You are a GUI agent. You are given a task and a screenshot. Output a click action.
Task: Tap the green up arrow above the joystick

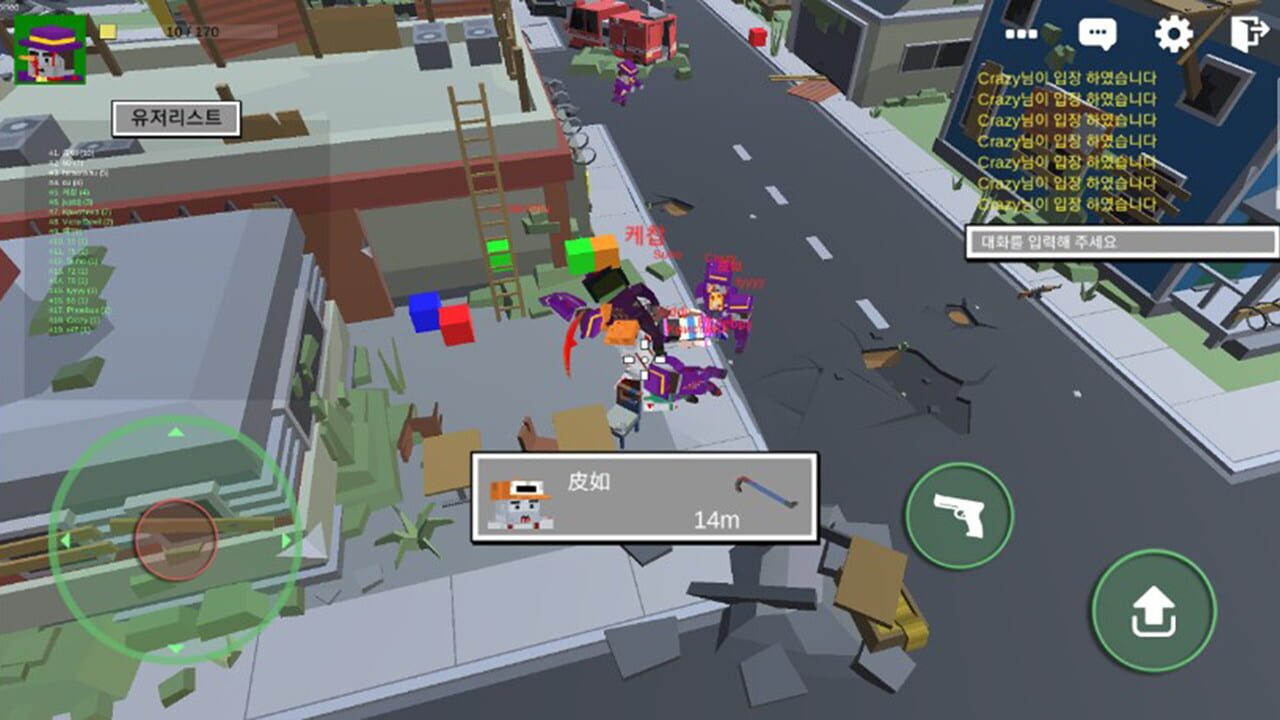click(177, 433)
